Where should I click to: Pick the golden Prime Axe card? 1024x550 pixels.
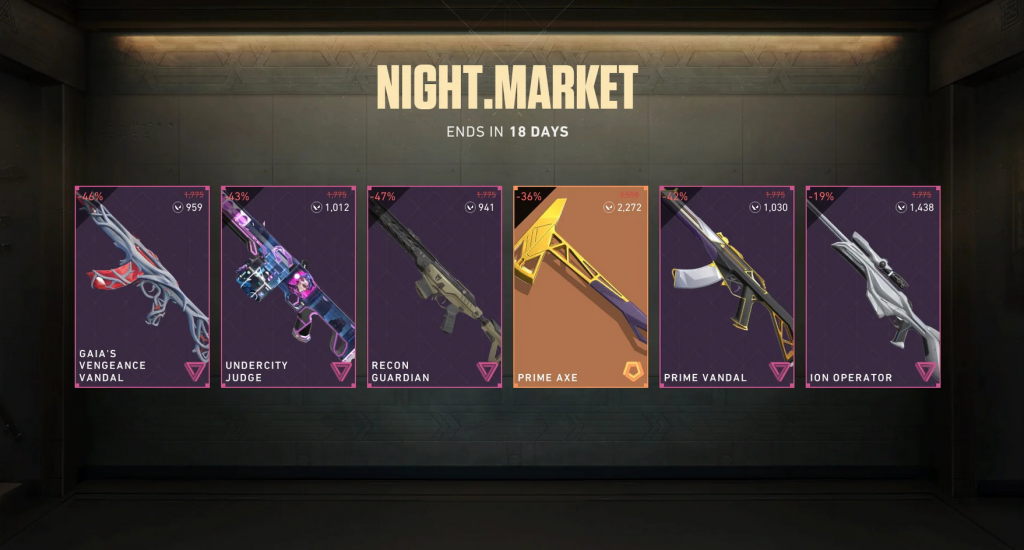click(x=581, y=287)
